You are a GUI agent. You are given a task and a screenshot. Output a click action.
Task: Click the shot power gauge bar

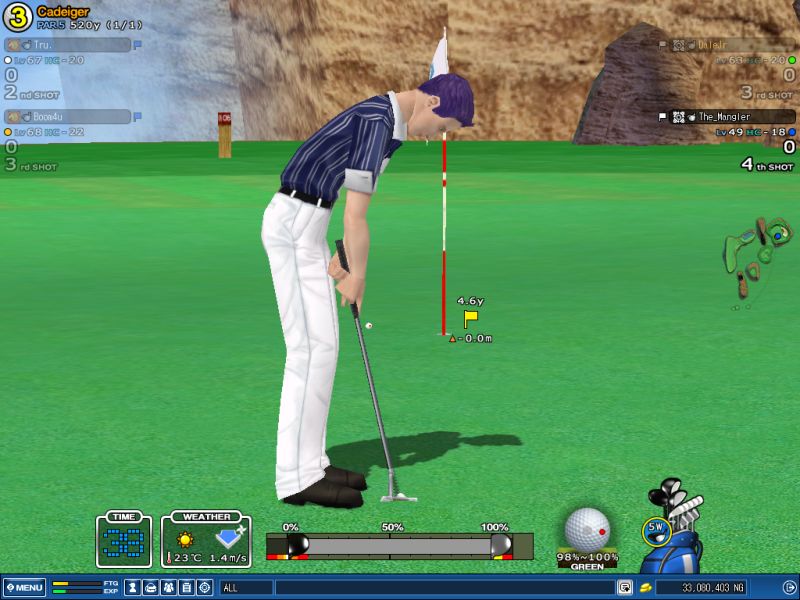[x=398, y=545]
